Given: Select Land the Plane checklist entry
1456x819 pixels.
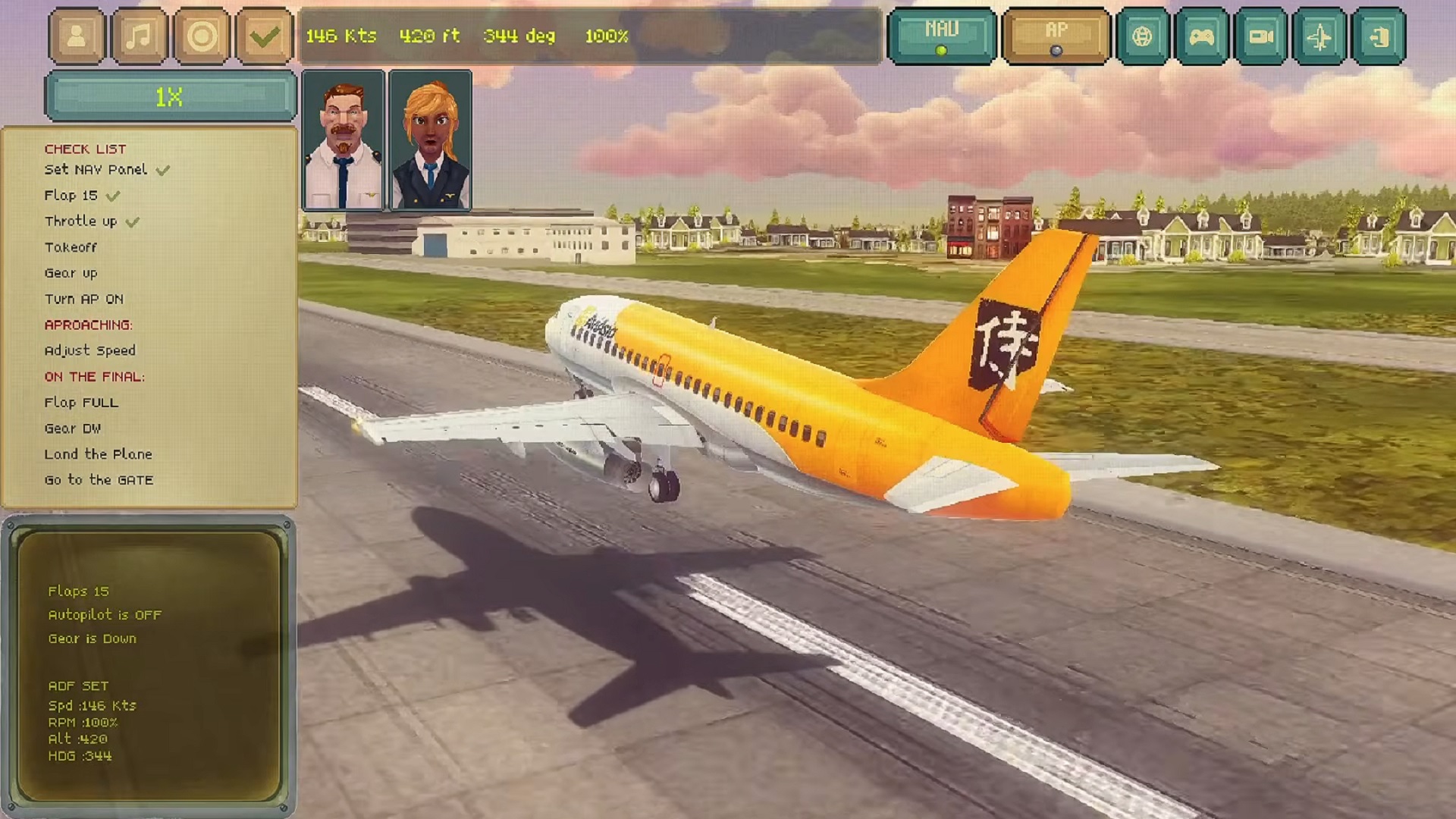Looking at the screenshot, I should (x=98, y=454).
